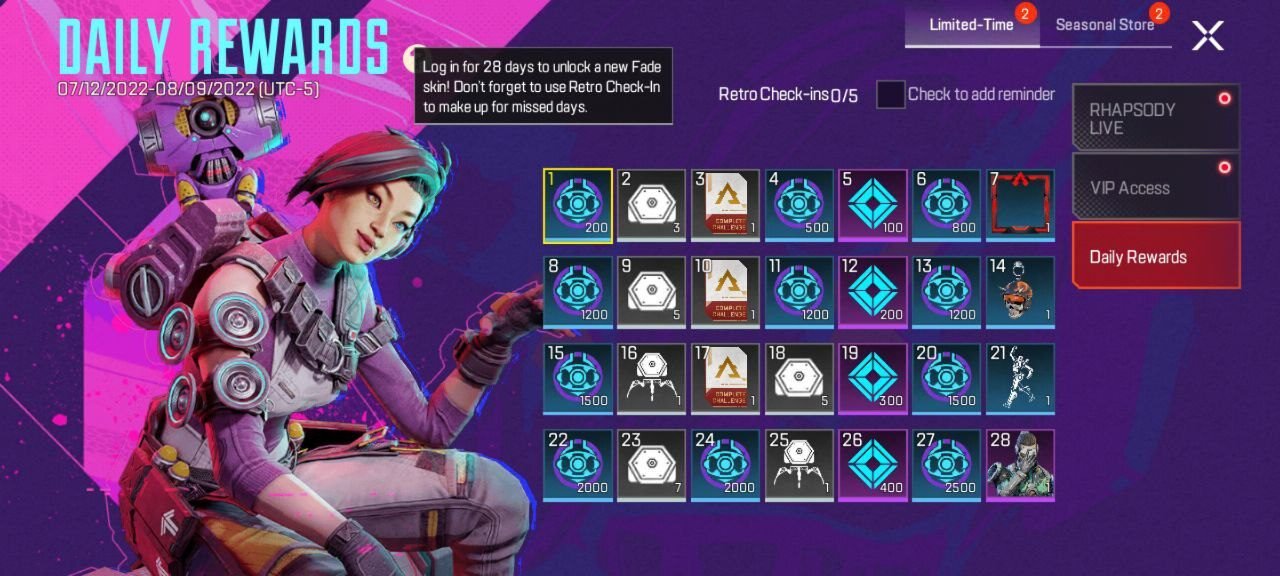
Task: Select the VIP Access entry
Action: tap(1155, 187)
